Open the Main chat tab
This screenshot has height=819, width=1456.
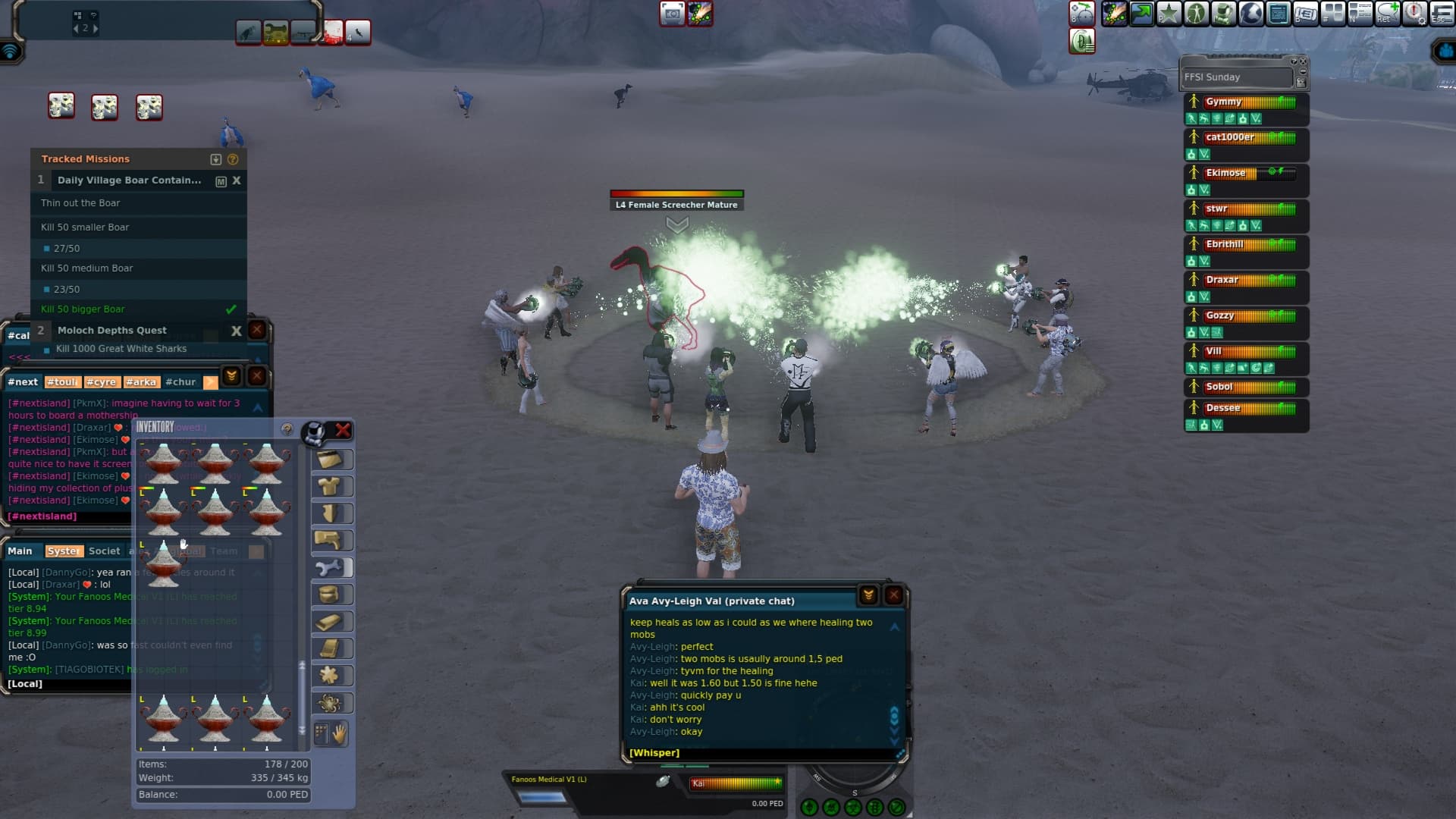[x=20, y=551]
